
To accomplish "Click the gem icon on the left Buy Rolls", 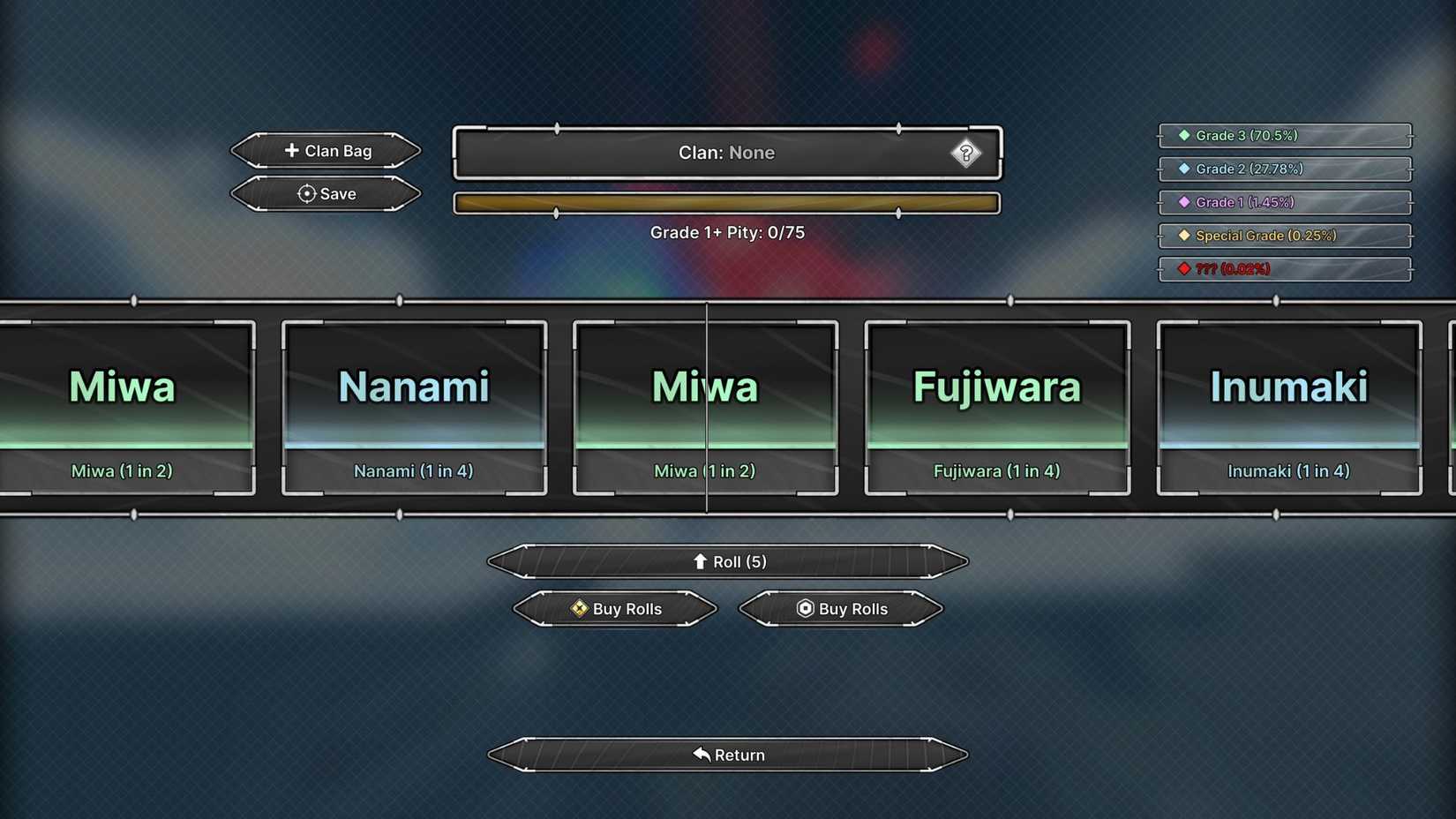I will tap(580, 609).
